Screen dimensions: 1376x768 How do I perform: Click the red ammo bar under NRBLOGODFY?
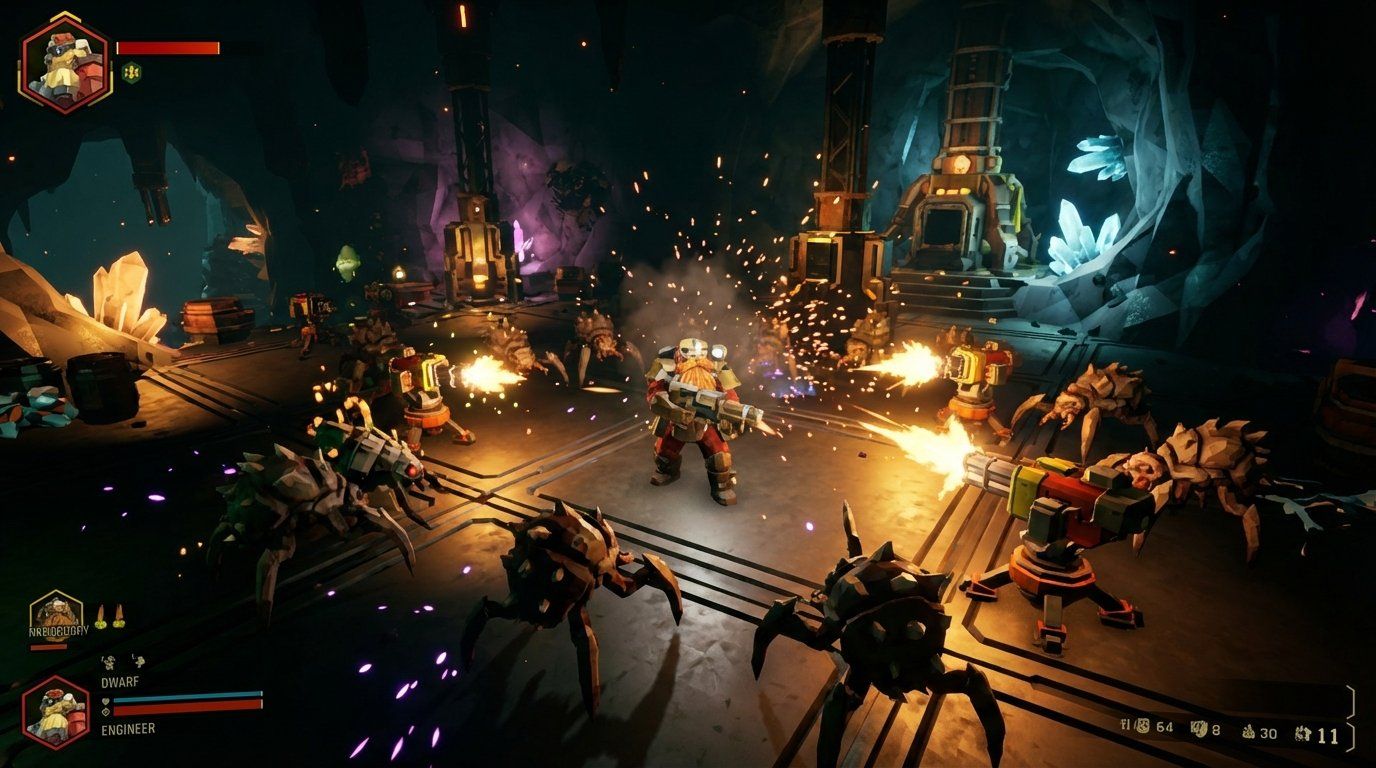(x=49, y=646)
